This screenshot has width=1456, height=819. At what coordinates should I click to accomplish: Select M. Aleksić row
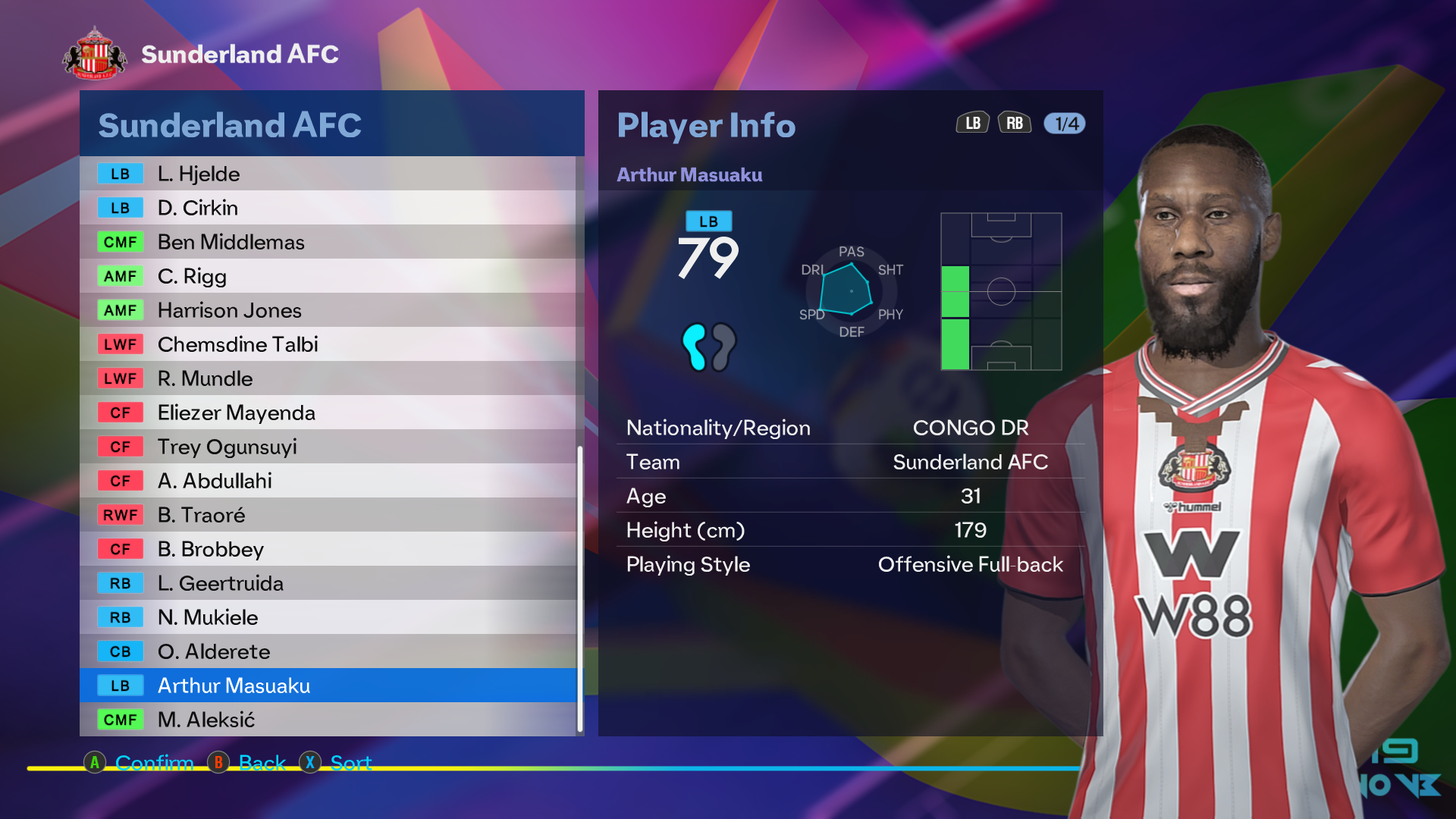tap(328, 720)
